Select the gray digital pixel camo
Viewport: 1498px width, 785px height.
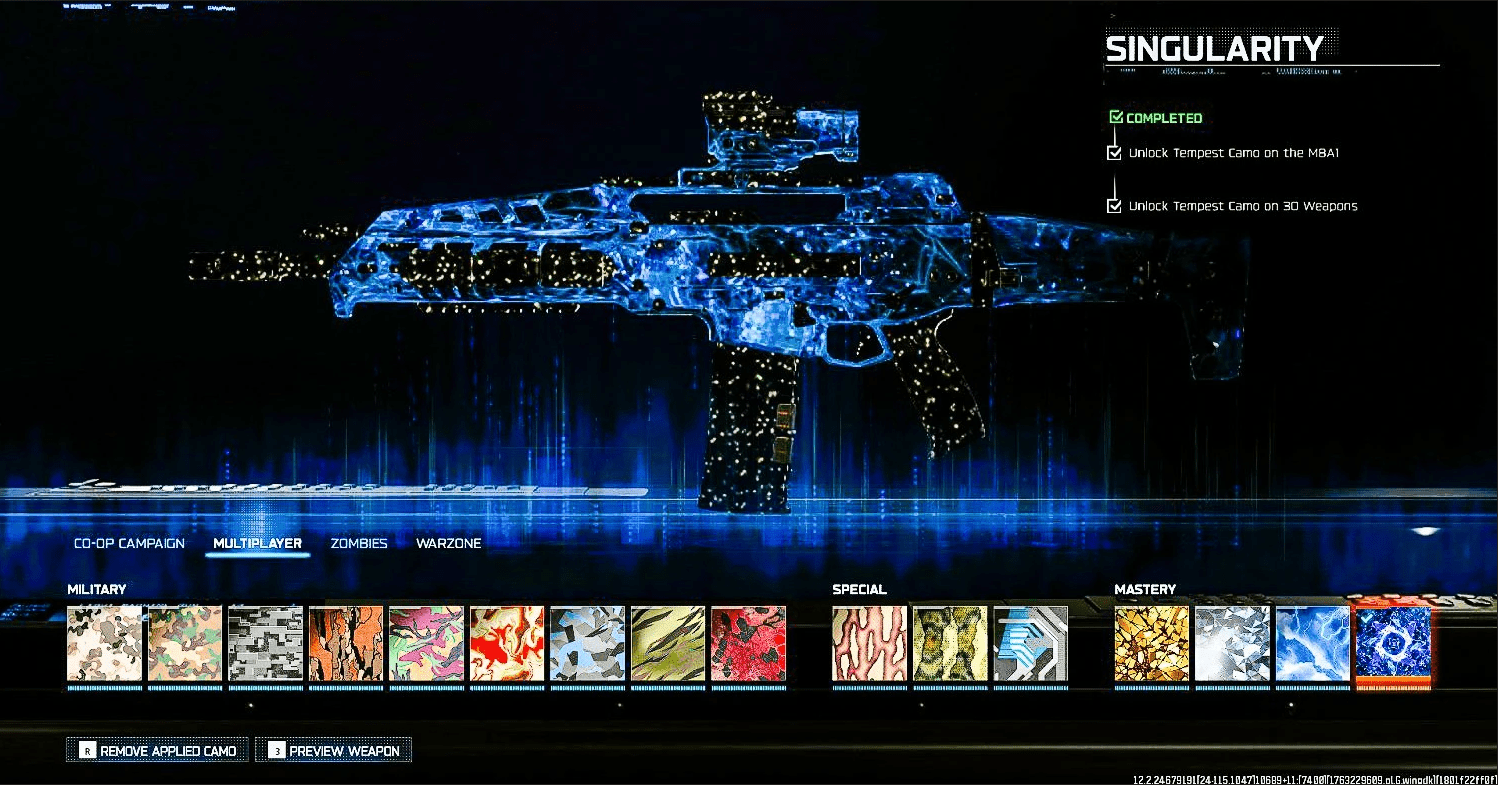pyautogui.click(x=267, y=645)
